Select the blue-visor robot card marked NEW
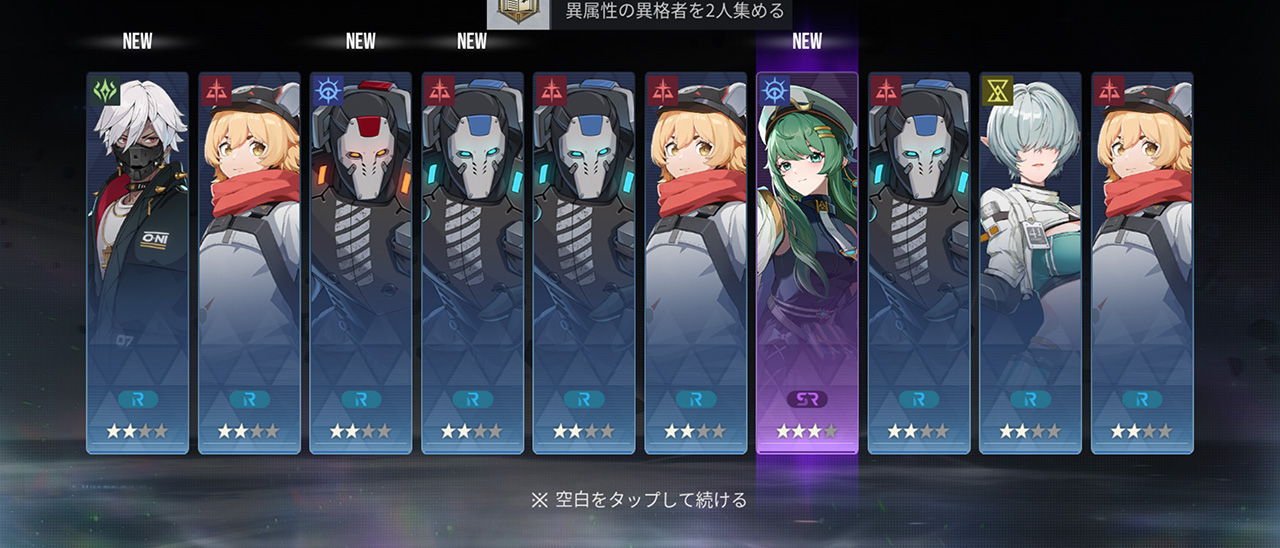Image resolution: width=1280 pixels, height=548 pixels. coord(472,262)
